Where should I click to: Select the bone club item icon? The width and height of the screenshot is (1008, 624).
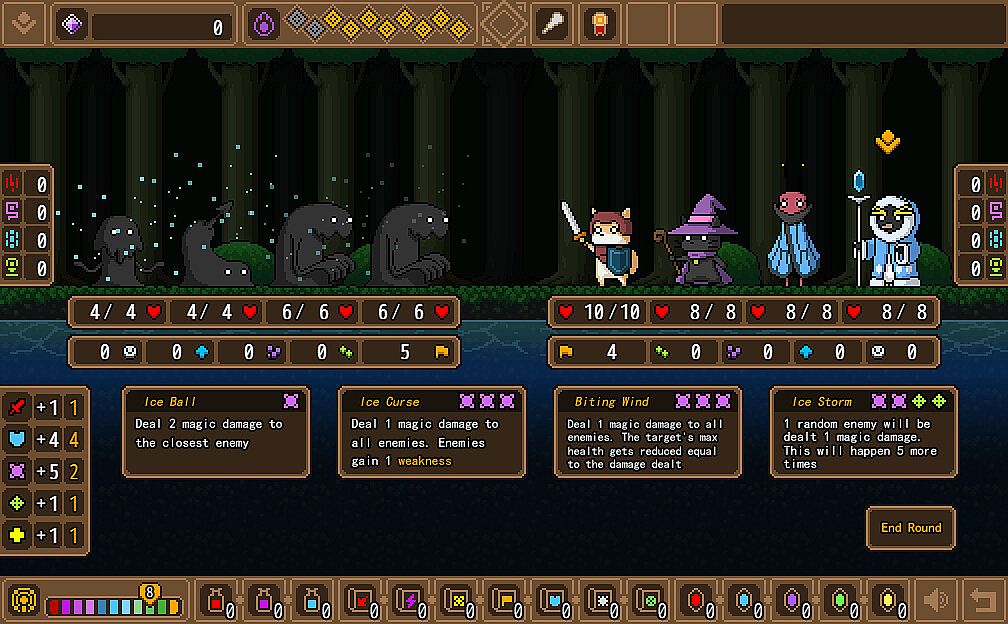click(553, 24)
